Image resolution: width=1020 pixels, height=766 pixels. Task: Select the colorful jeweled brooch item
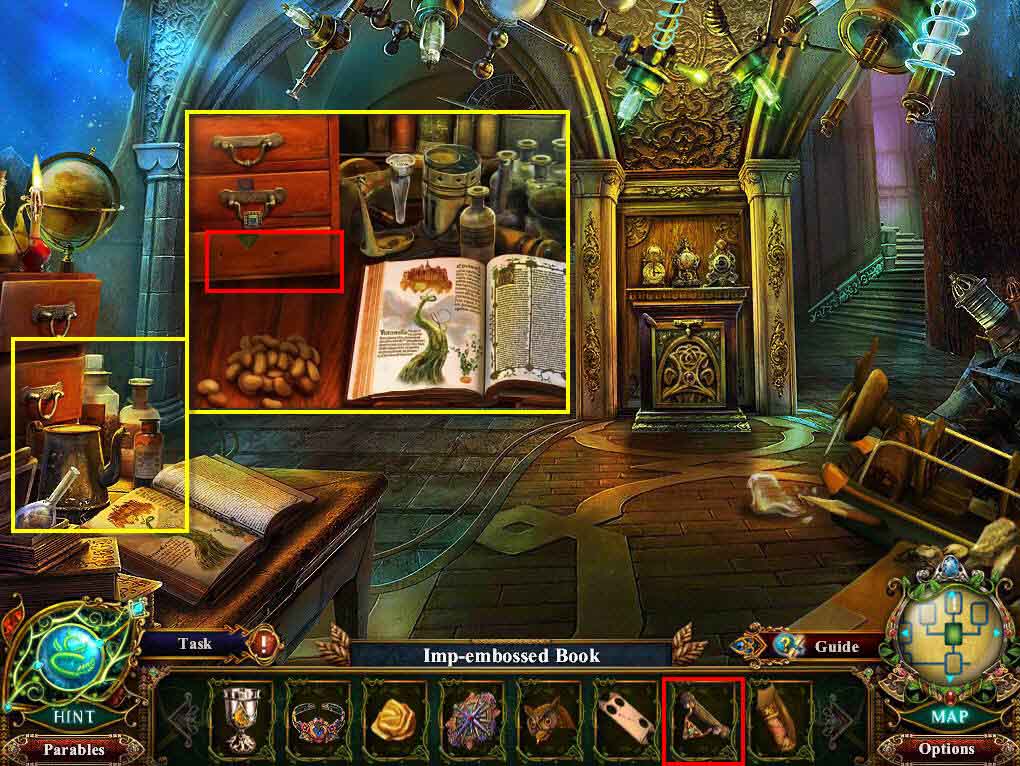[472, 716]
